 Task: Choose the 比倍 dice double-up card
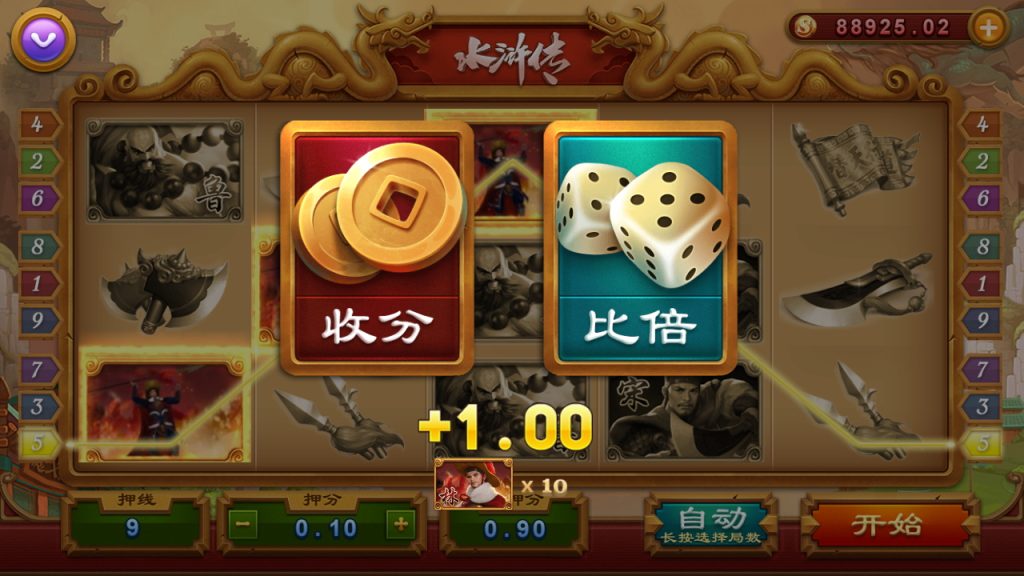click(640, 248)
